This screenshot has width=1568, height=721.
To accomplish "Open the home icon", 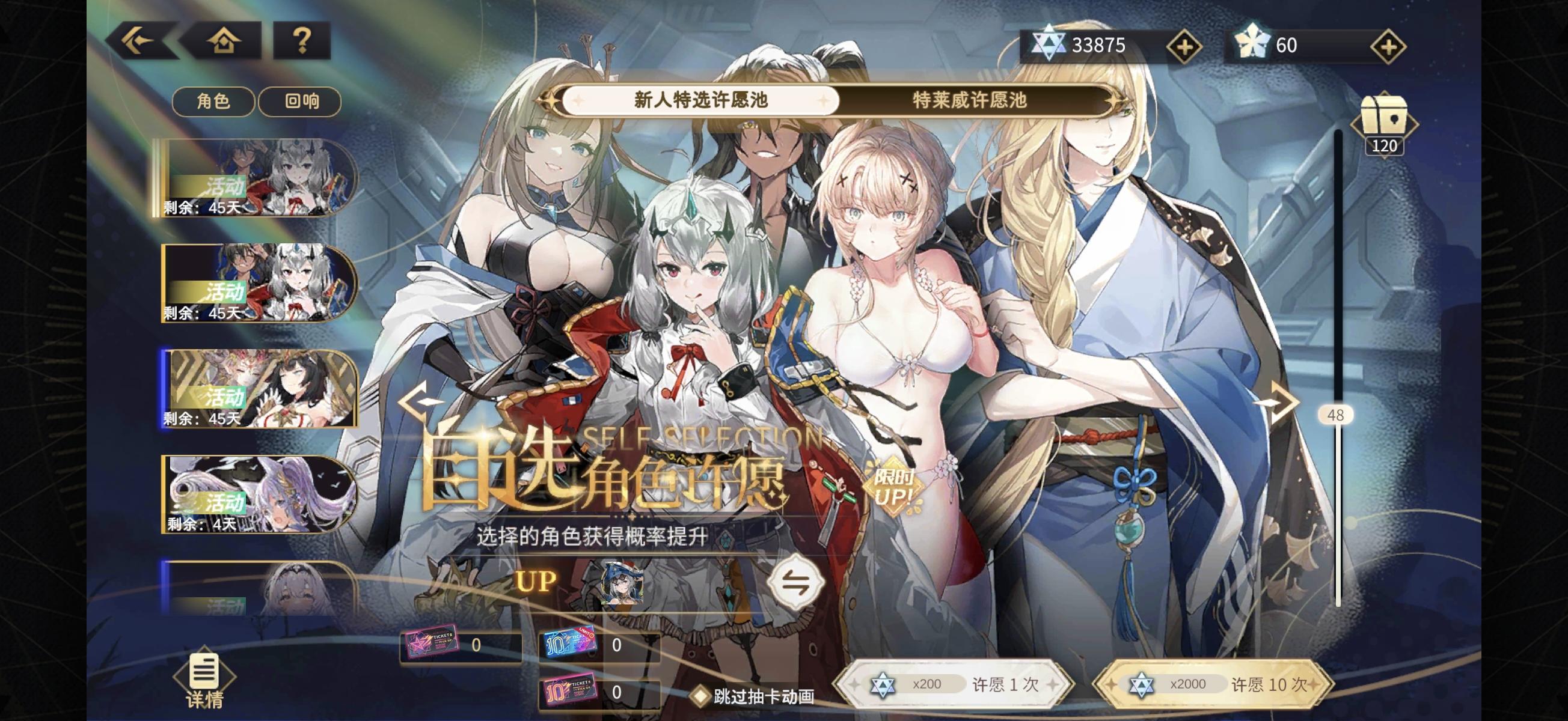I will pyautogui.click(x=224, y=41).
